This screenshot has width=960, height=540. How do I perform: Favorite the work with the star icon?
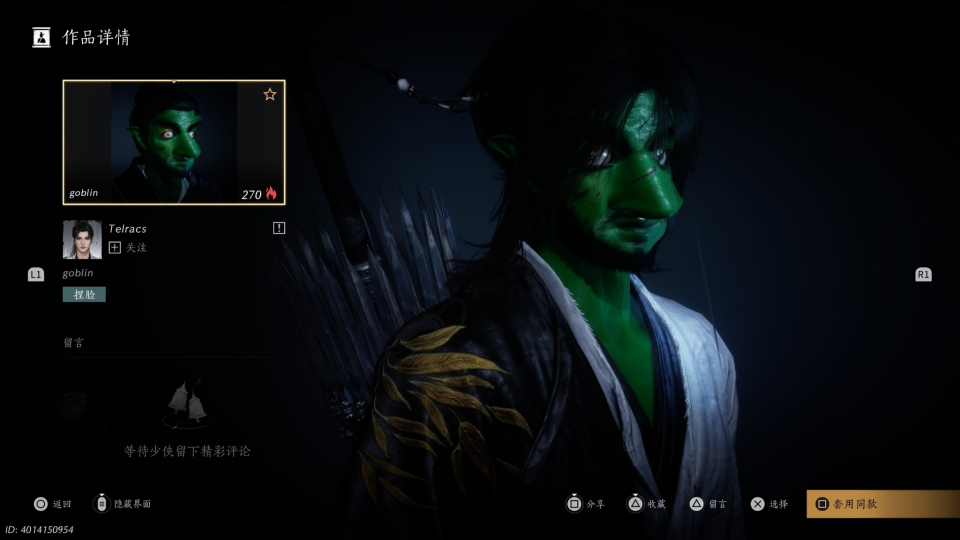(x=270, y=95)
